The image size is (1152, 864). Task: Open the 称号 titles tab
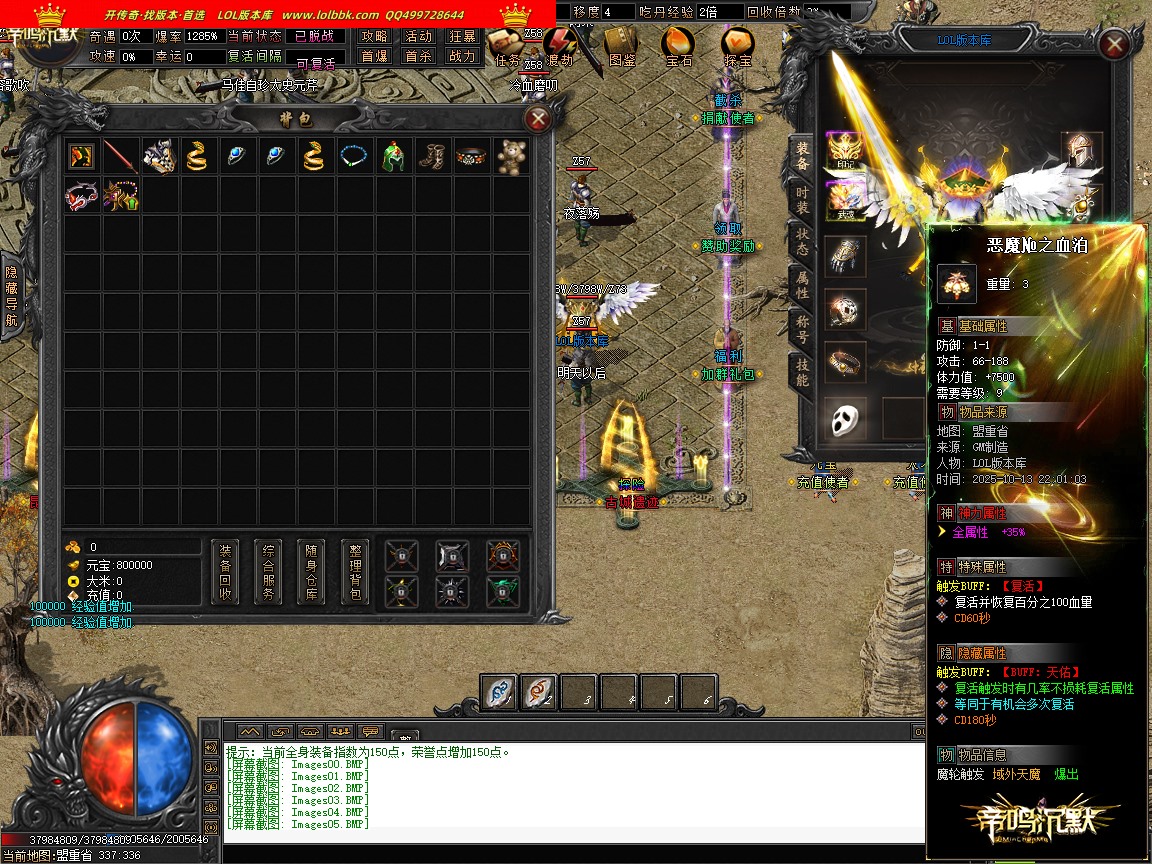click(802, 329)
